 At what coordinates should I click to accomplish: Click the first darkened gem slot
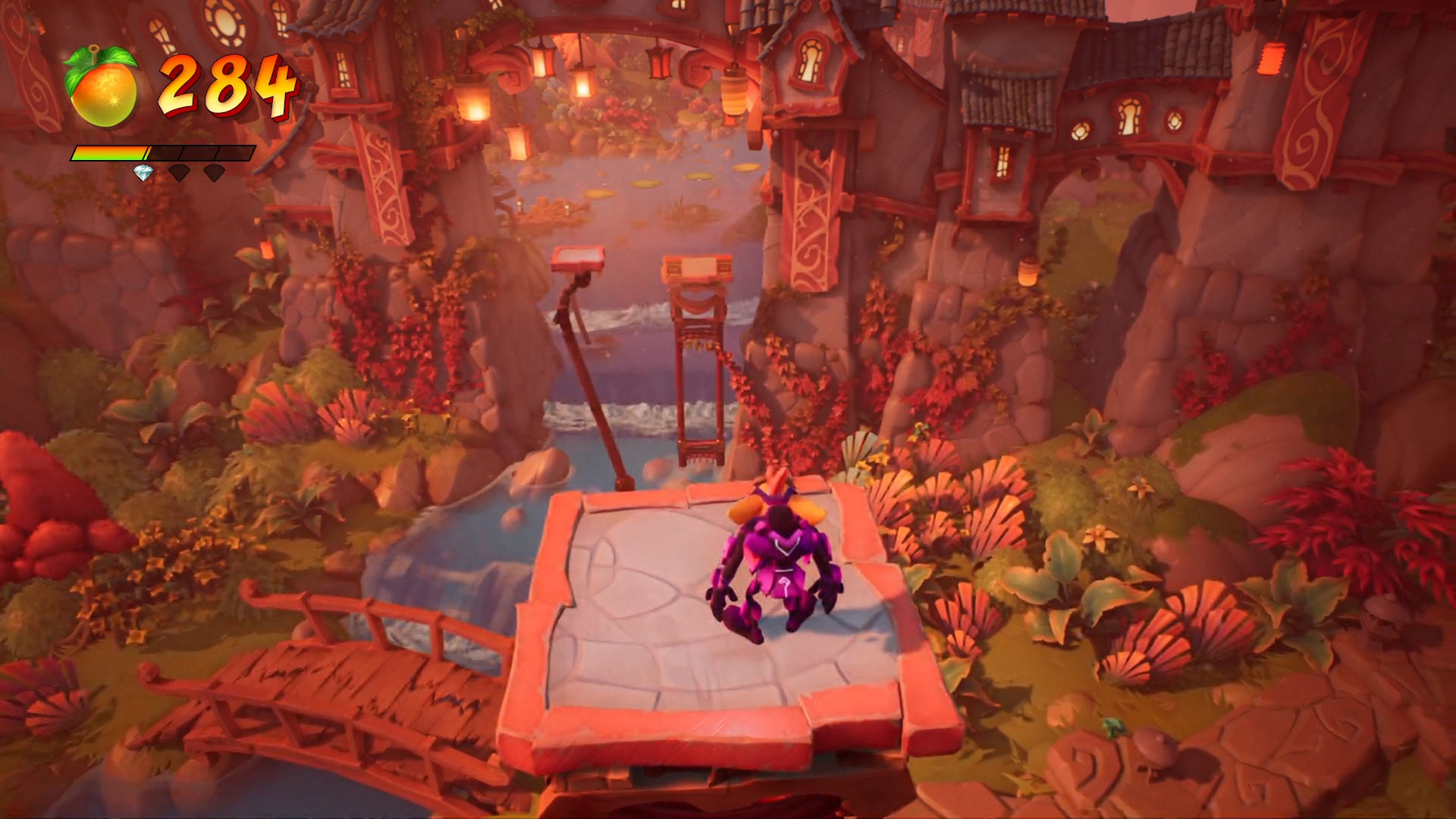click(178, 174)
